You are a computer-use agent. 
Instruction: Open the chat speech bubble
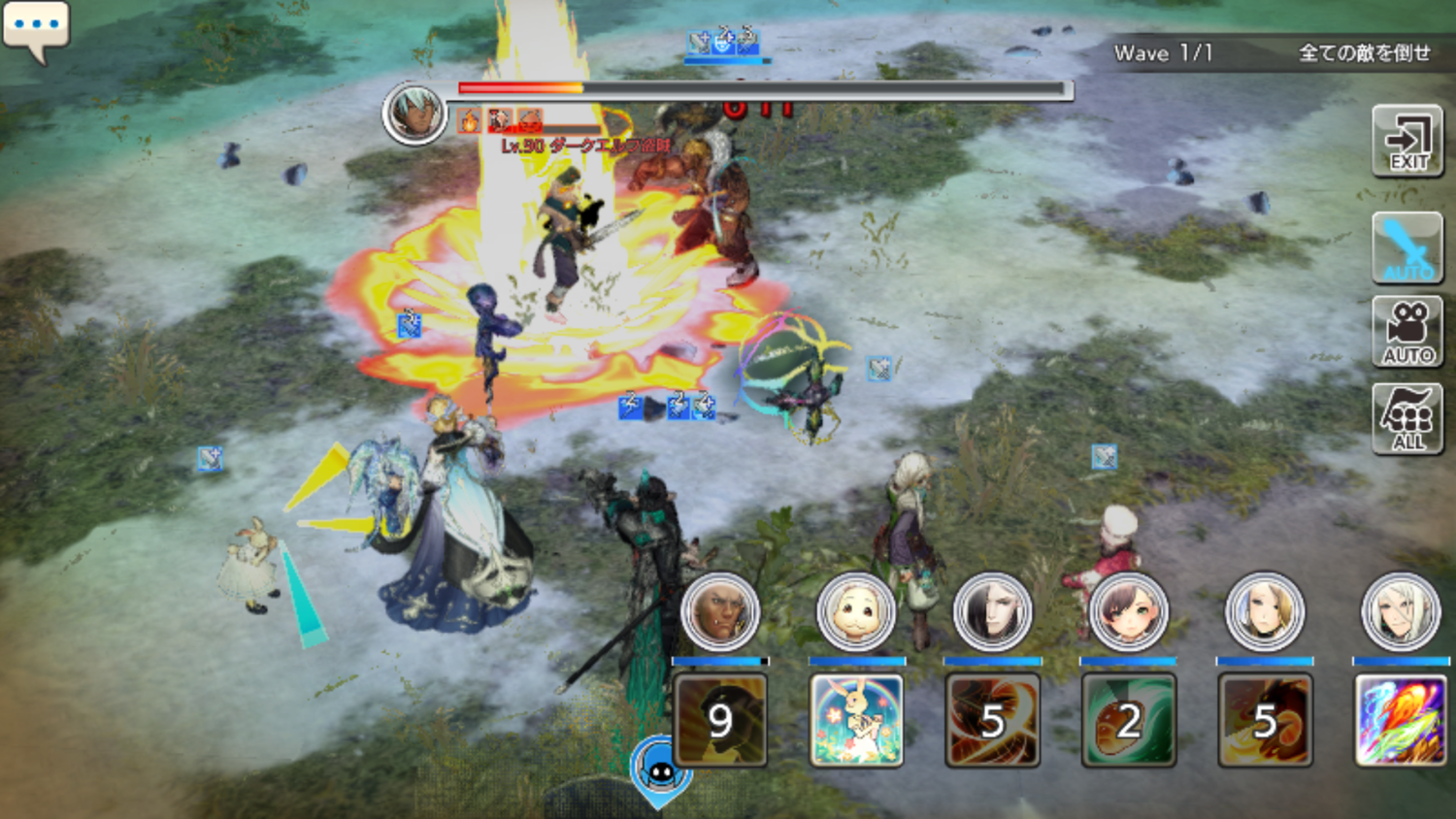click(x=36, y=29)
